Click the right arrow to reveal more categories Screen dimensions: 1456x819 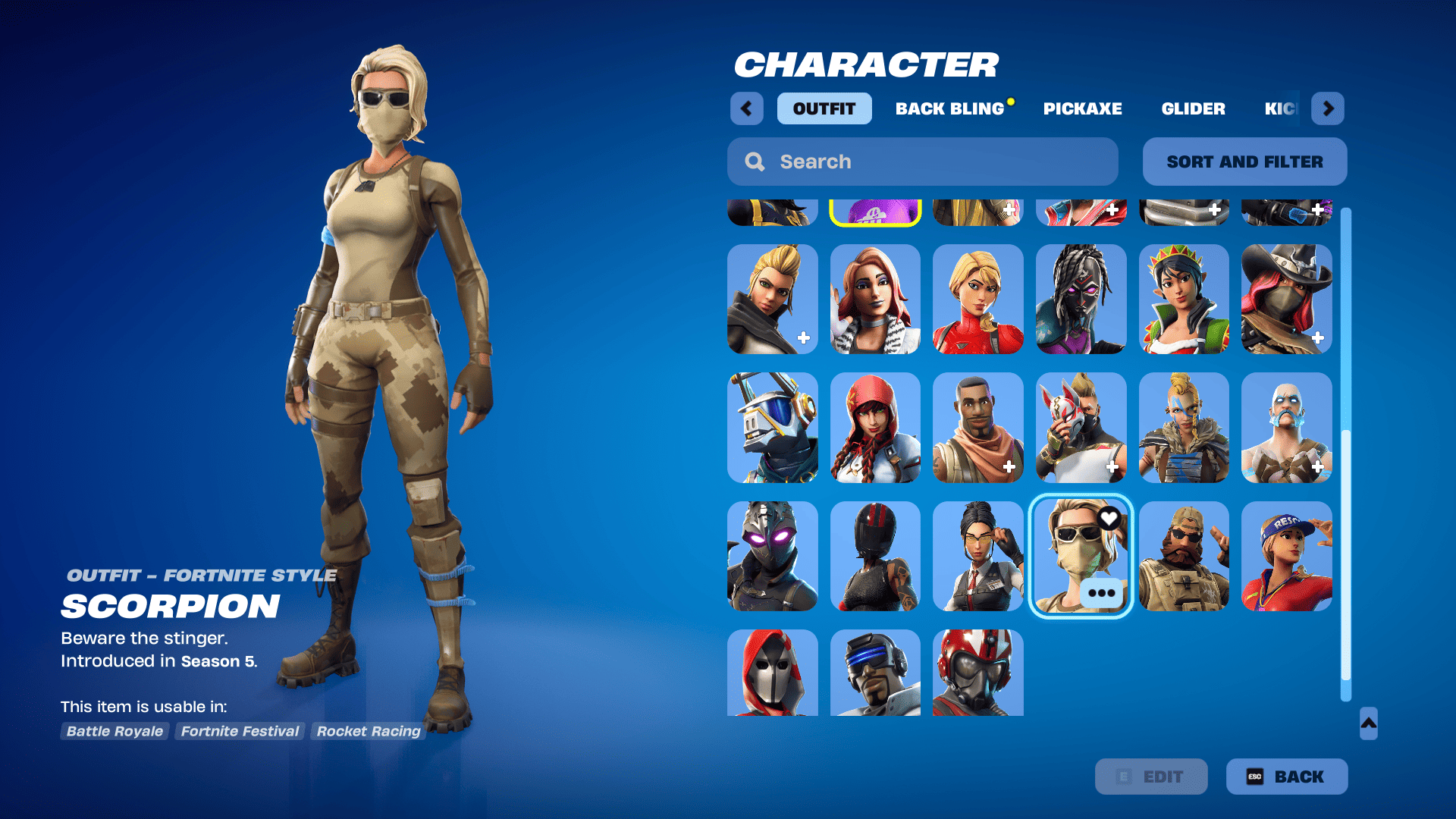(x=1327, y=108)
